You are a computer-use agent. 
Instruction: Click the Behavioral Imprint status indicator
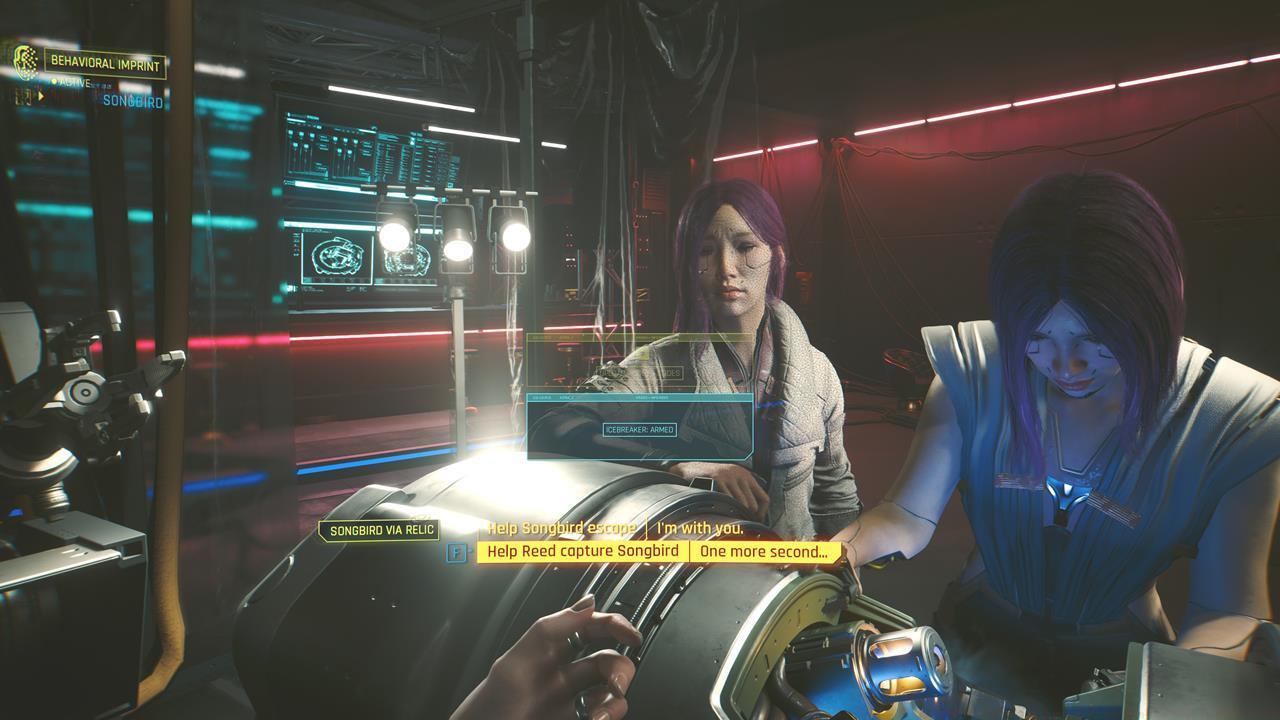pos(104,65)
